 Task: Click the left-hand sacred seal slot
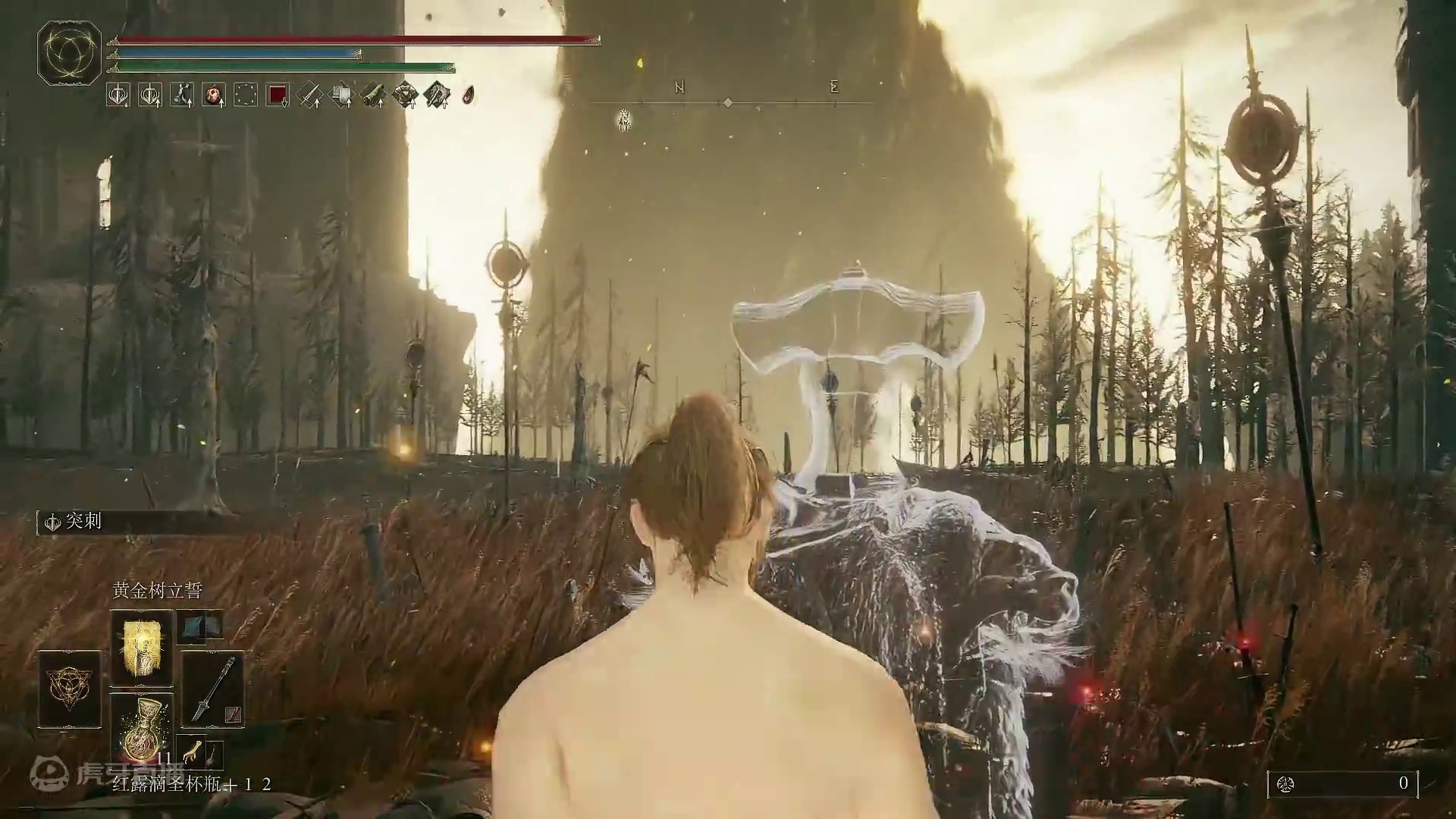[x=70, y=689]
